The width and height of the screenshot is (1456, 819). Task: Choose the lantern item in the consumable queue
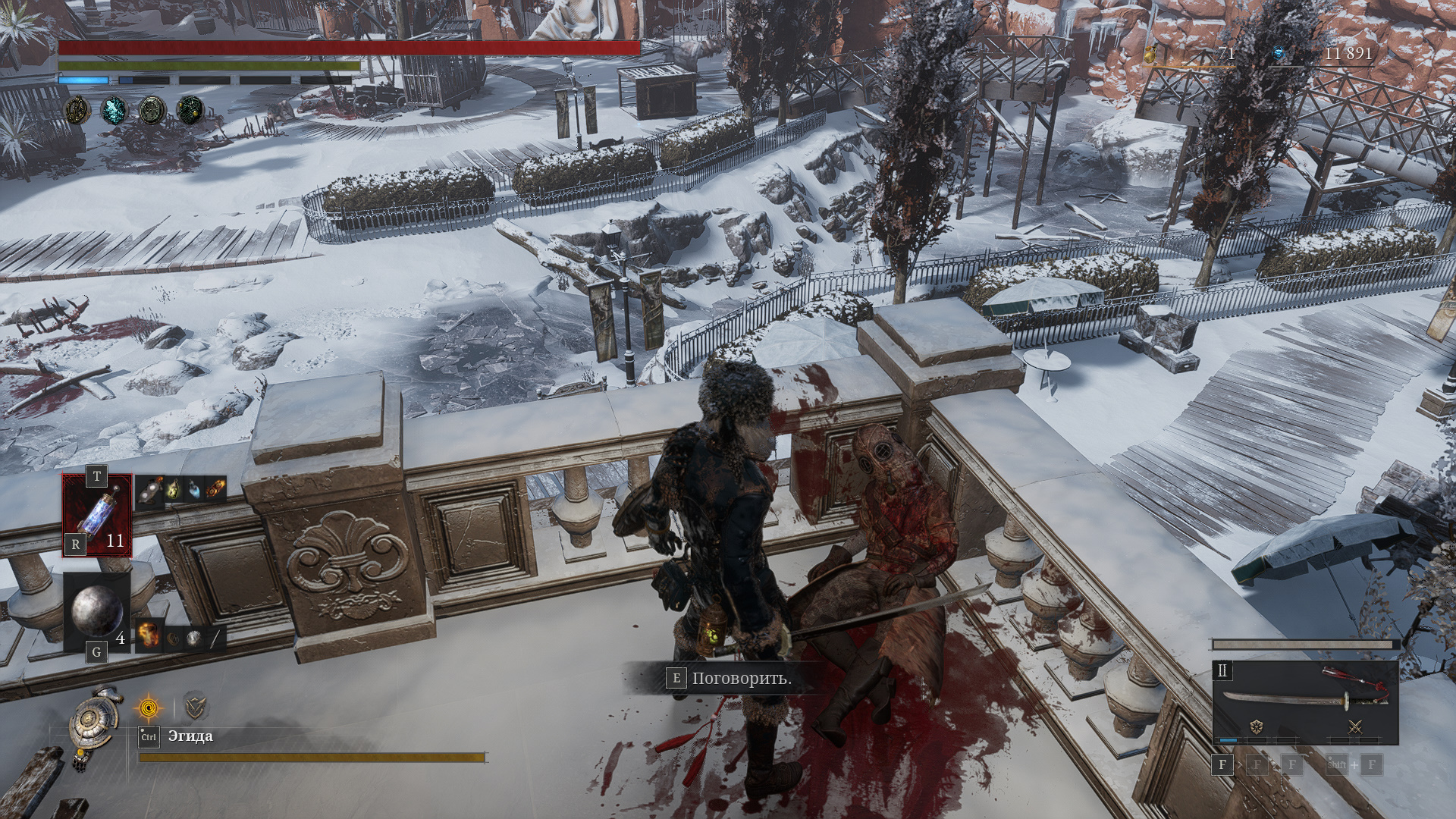(x=173, y=490)
